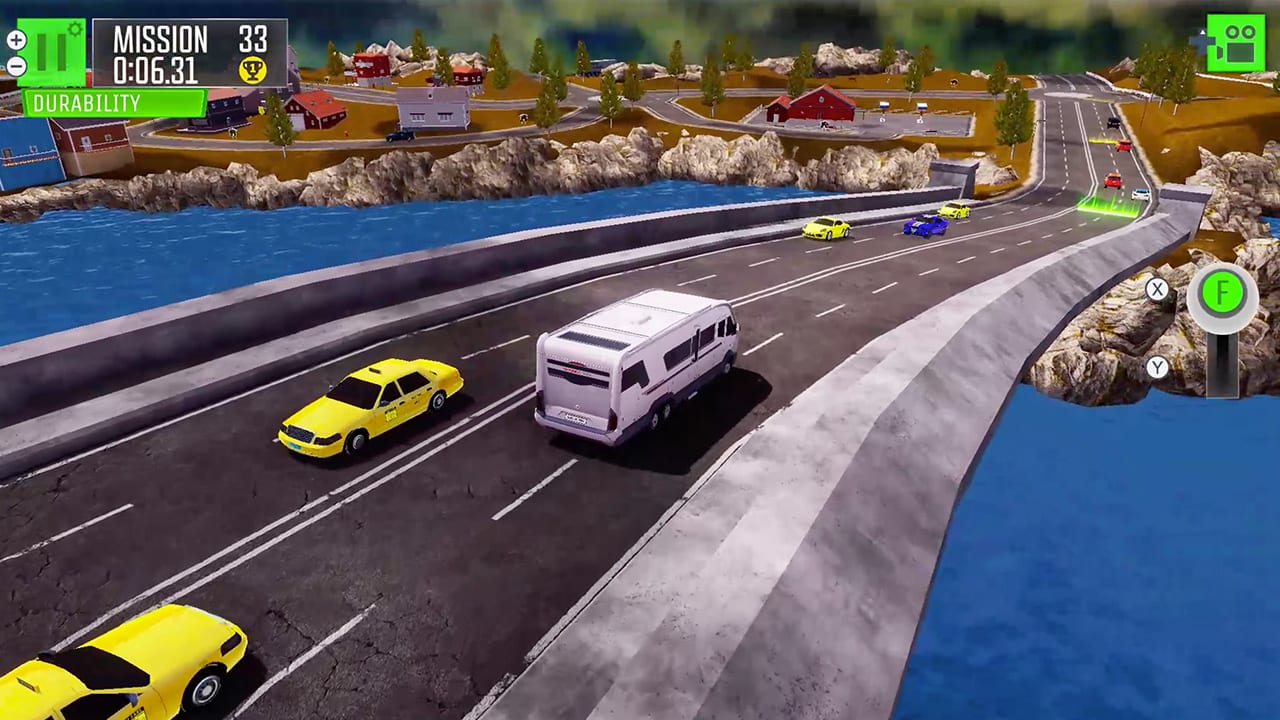Screen dimensions: 1280x720
Task: Click the green DURABILITY bar
Action: (115, 101)
